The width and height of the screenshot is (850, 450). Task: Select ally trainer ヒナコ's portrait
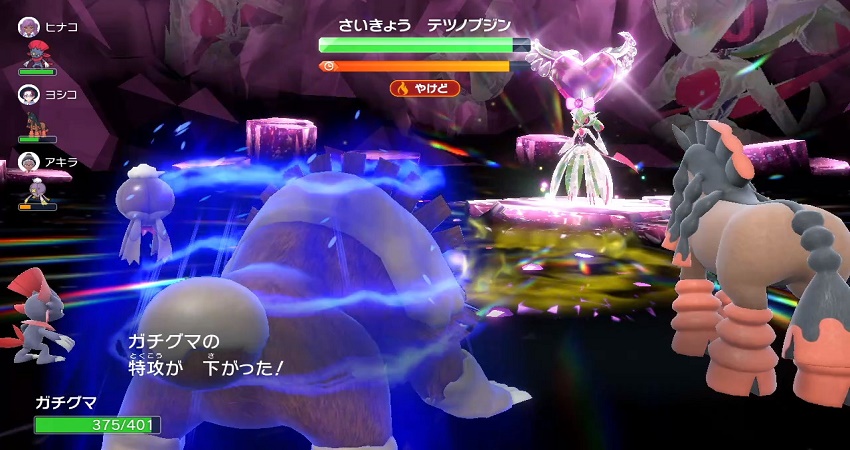tap(27, 27)
